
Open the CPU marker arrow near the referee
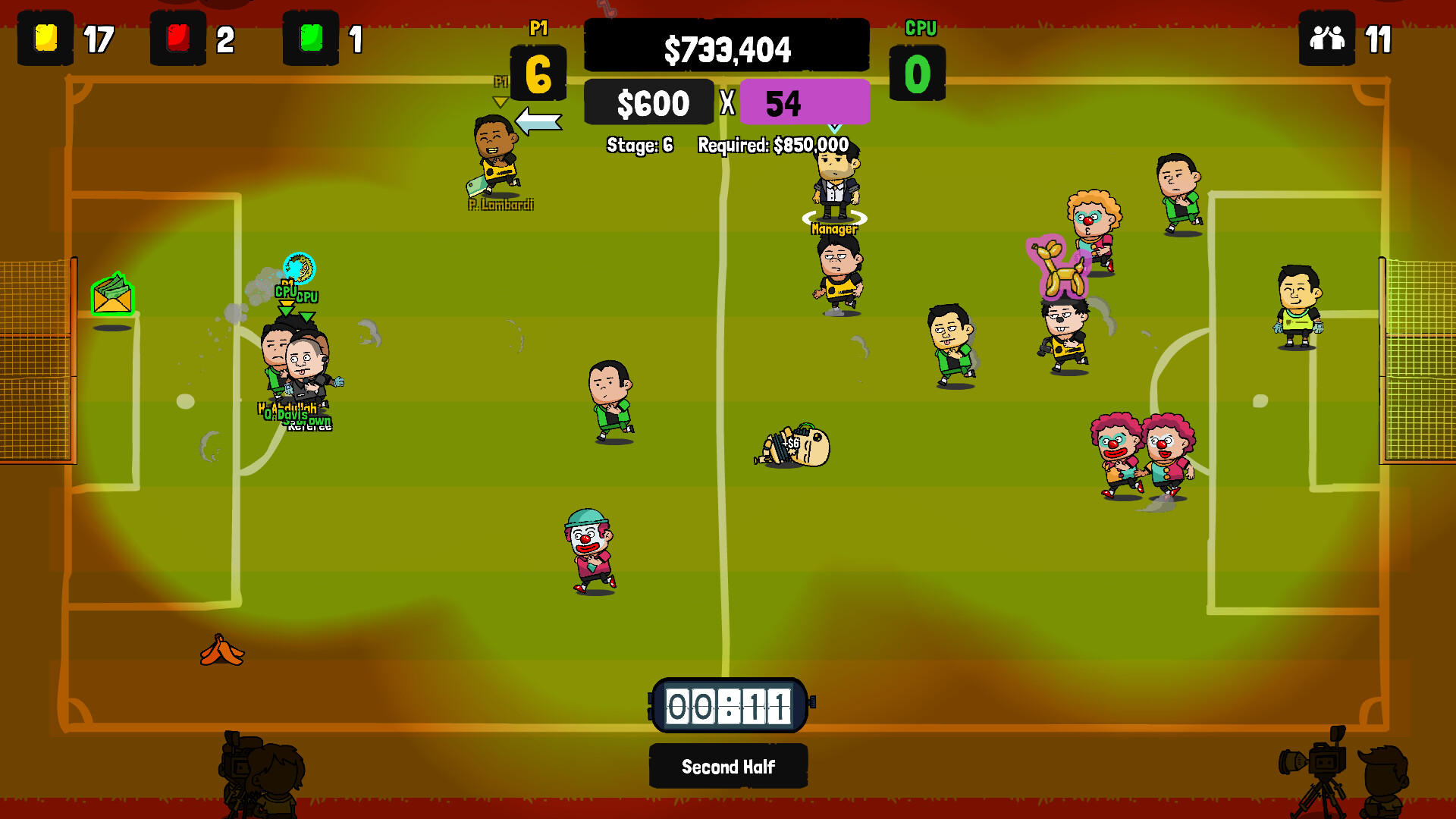point(307,315)
